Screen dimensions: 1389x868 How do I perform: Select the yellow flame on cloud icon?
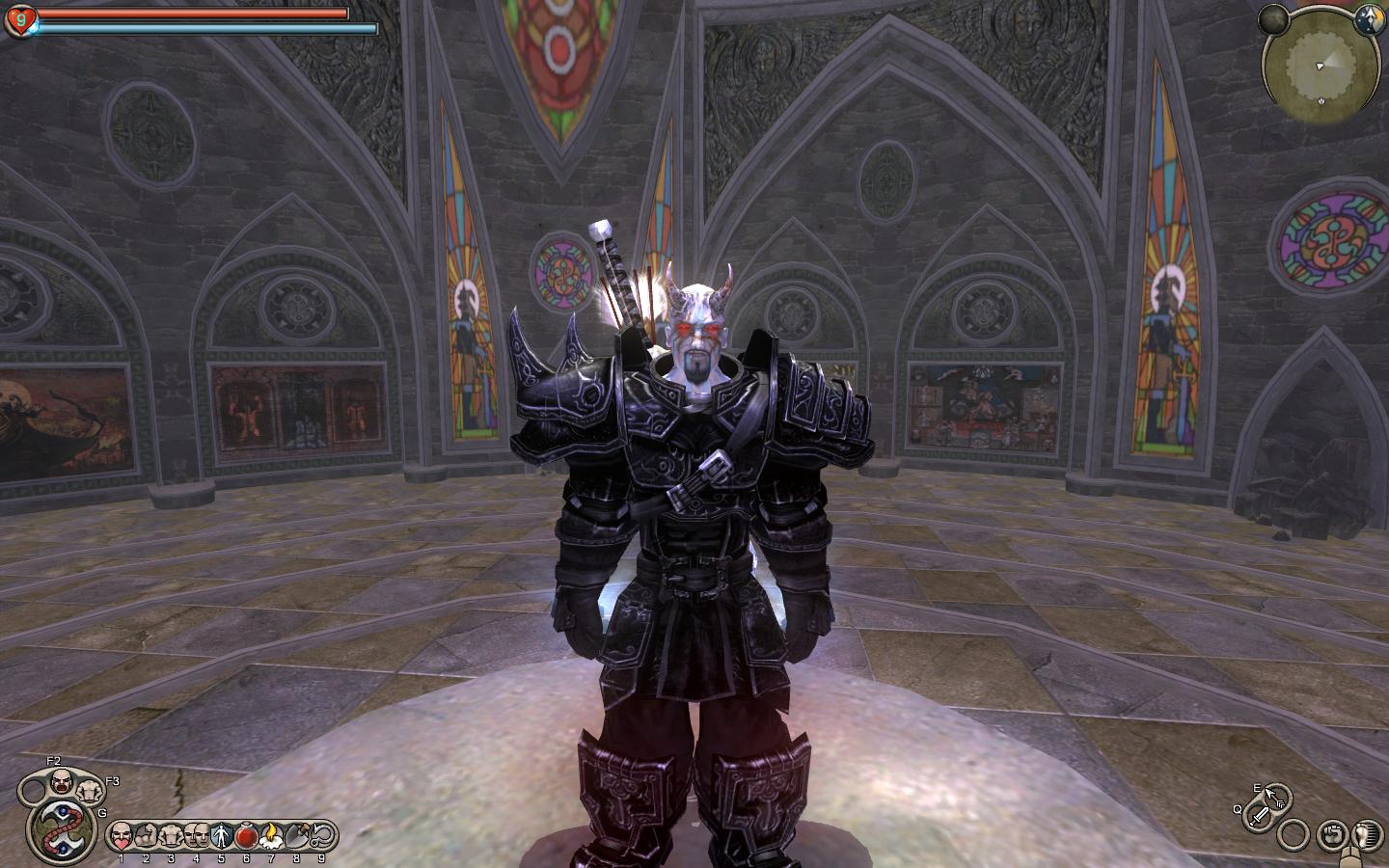[271, 834]
